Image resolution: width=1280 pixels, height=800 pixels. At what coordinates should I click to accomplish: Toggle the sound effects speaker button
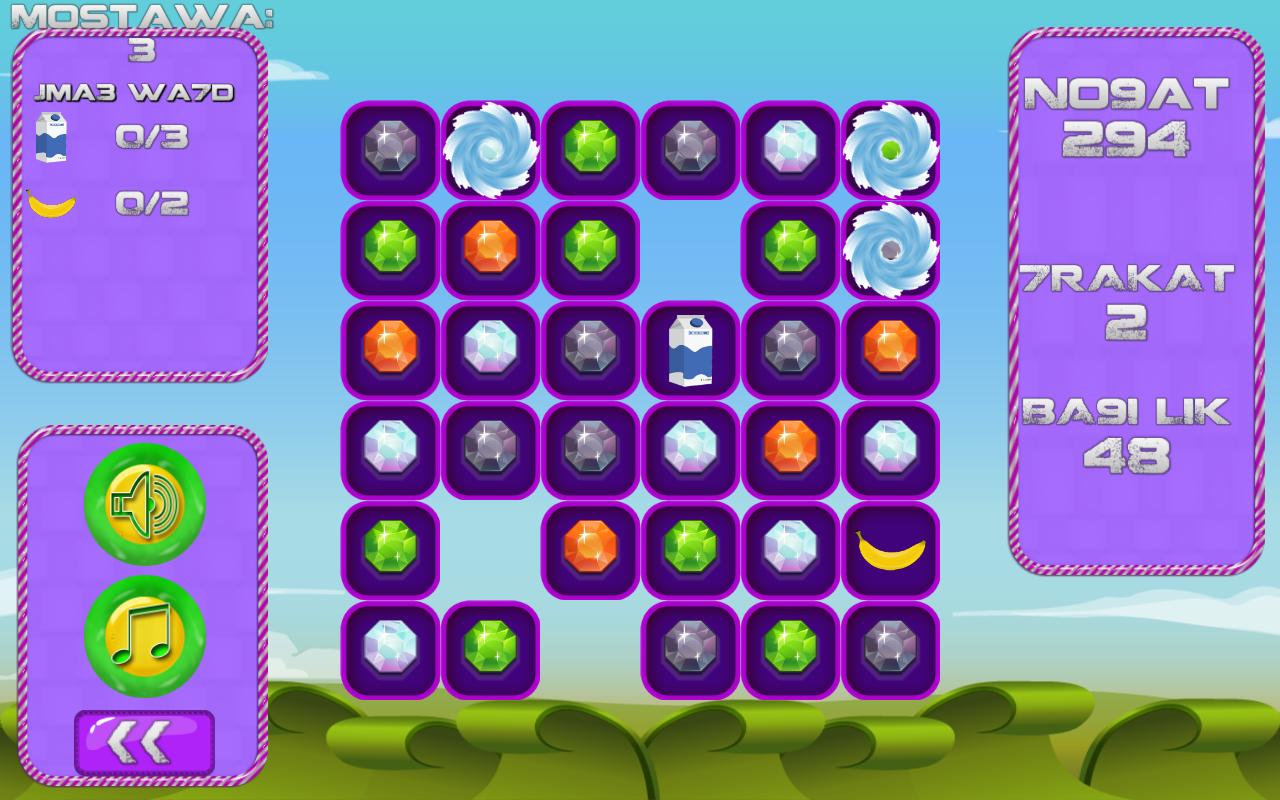[145, 504]
